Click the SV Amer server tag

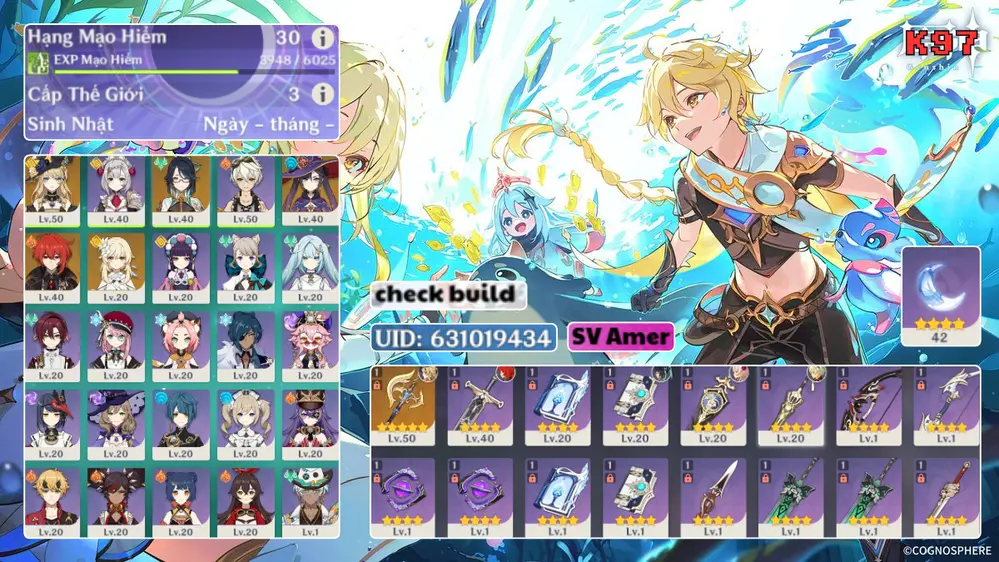pyautogui.click(x=620, y=337)
